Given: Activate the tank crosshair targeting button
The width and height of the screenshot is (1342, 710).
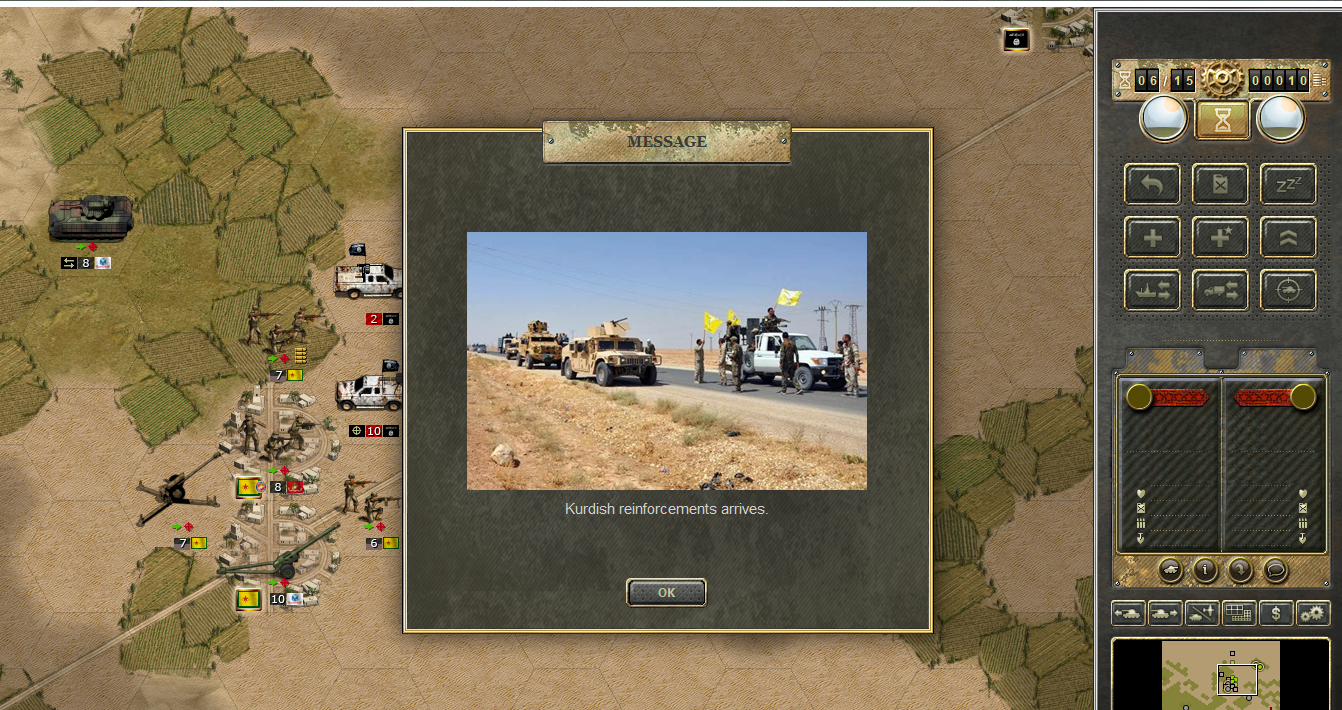Looking at the screenshot, I should click(x=1287, y=290).
